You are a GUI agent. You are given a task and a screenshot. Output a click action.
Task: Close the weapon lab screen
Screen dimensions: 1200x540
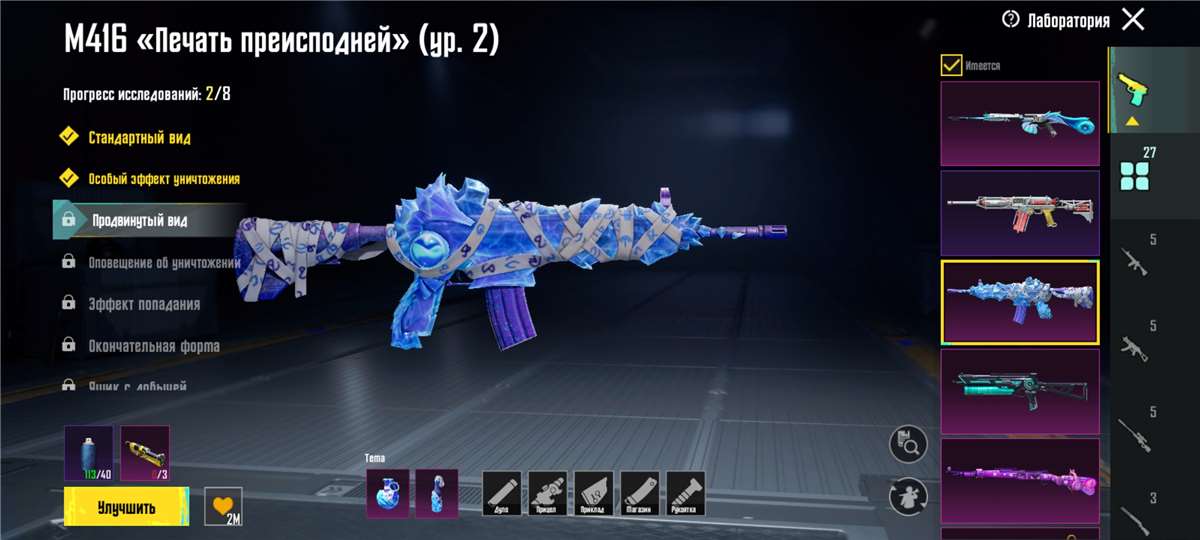point(1133,19)
